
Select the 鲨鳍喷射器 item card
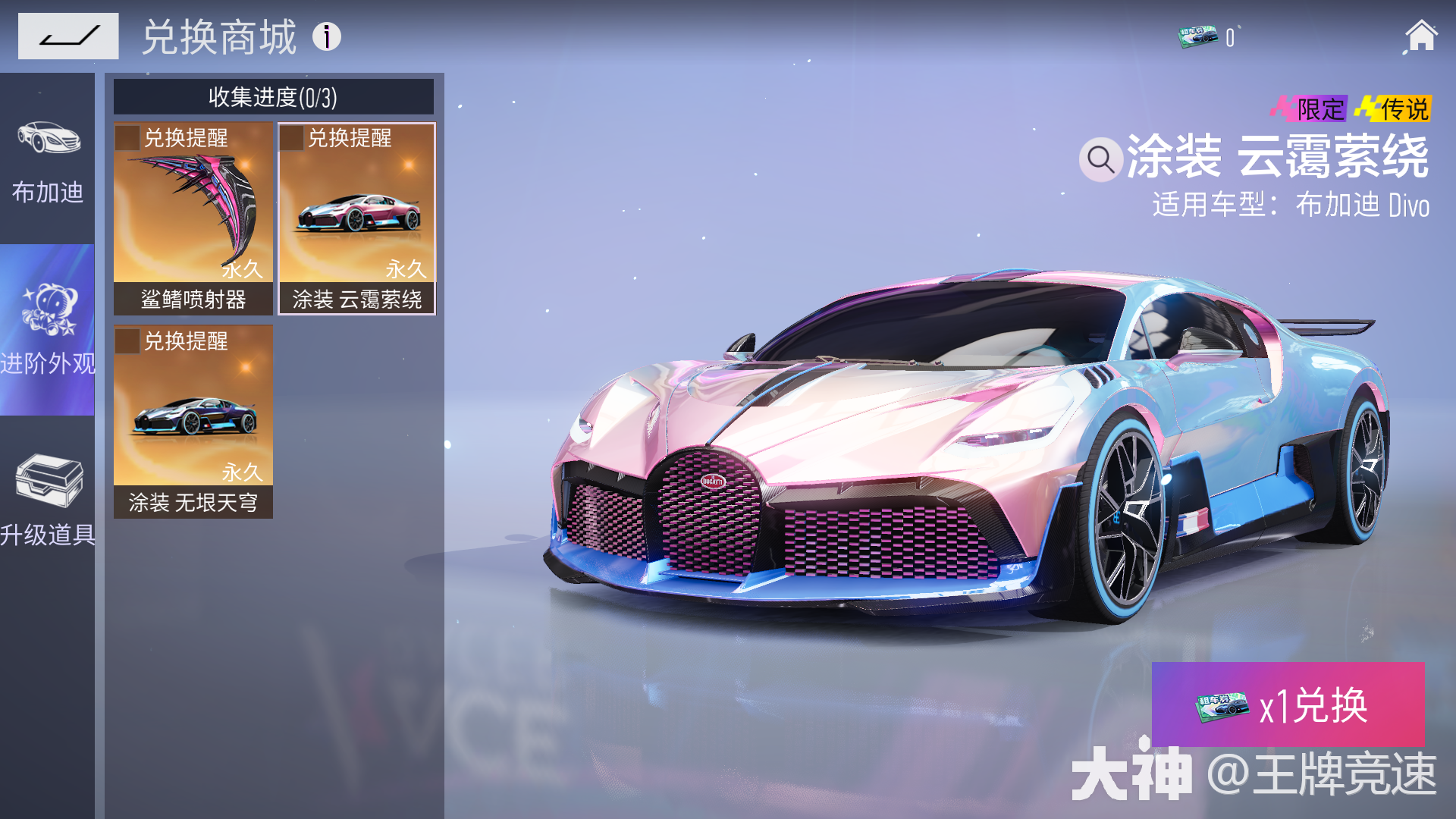[193, 218]
